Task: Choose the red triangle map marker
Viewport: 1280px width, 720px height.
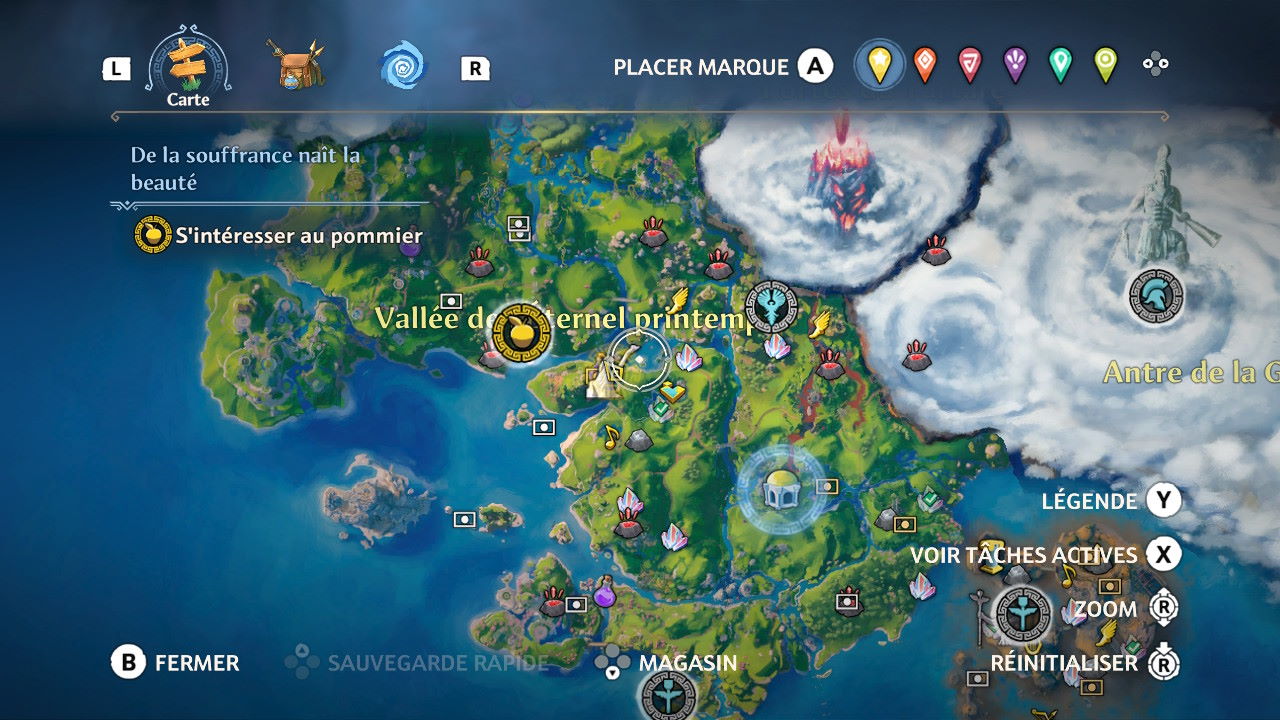Action: tap(969, 66)
